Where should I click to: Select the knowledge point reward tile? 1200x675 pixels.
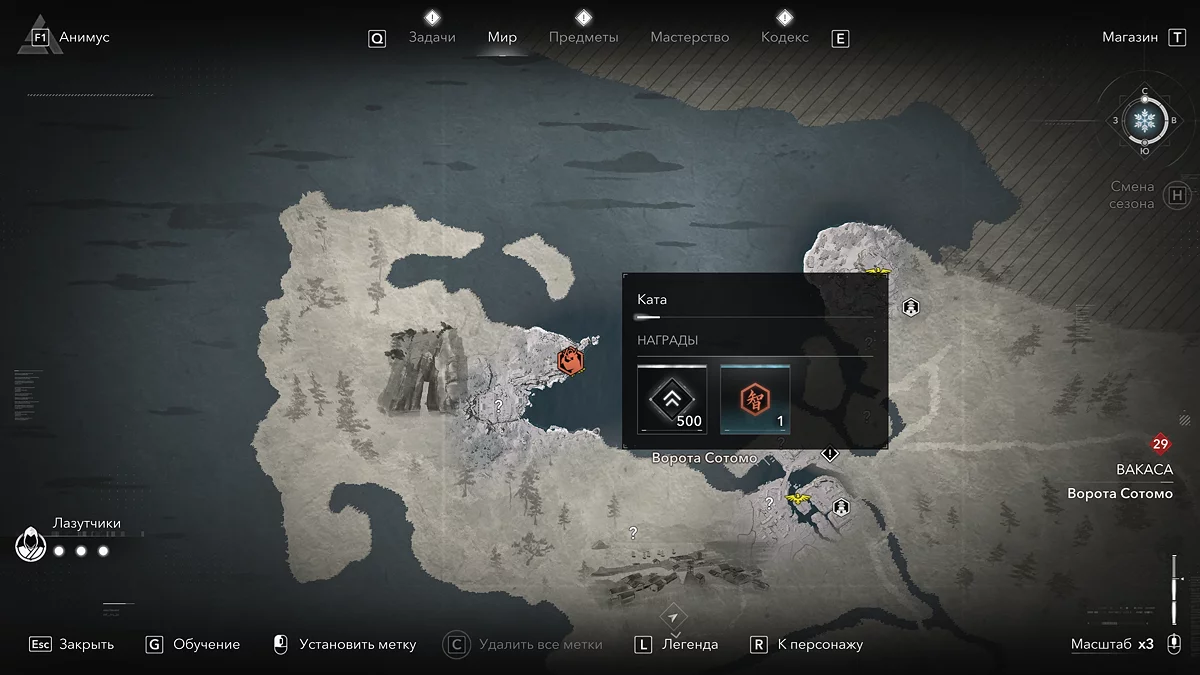click(755, 399)
